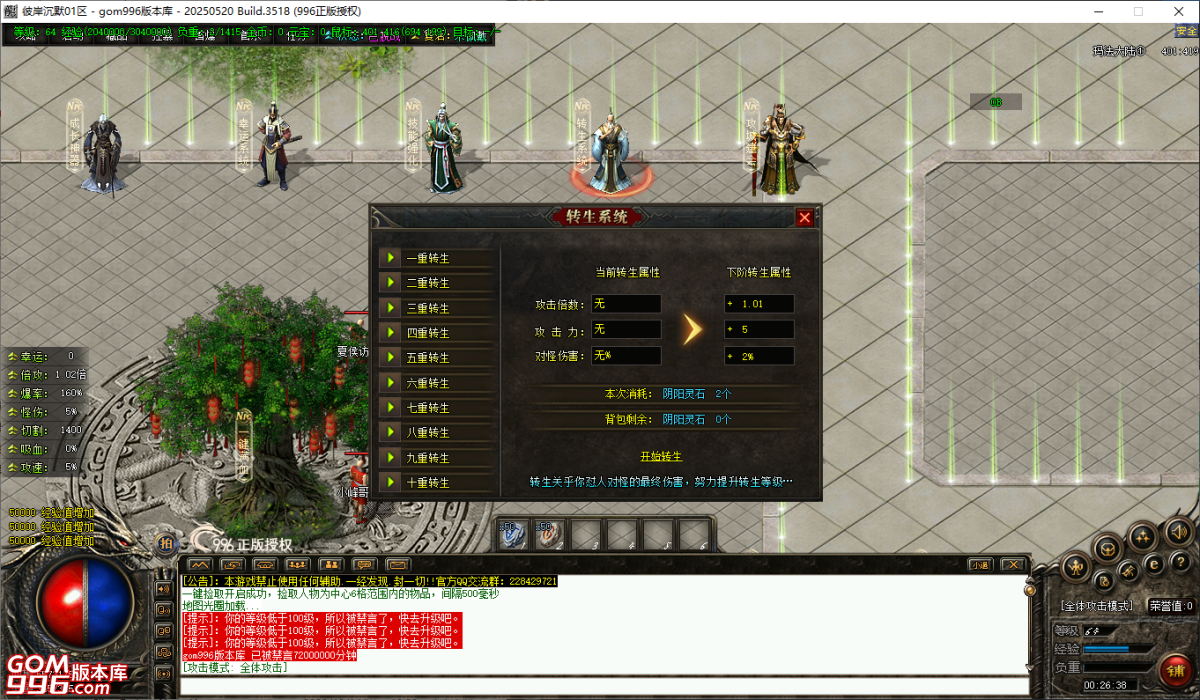The image size is (1200, 700).
Task: Toggle the game sound speaker icon
Action: coord(1181,531)
